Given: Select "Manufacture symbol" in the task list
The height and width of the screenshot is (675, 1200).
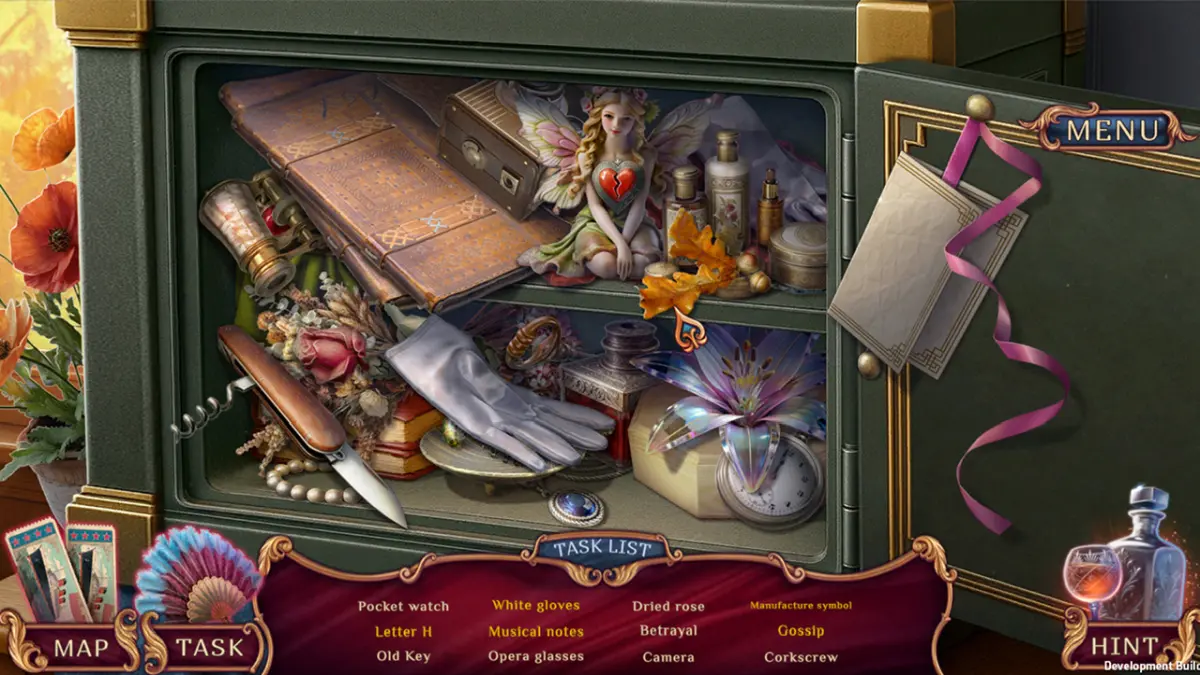Looking at the screenshot, I should (x=801, y=606).
